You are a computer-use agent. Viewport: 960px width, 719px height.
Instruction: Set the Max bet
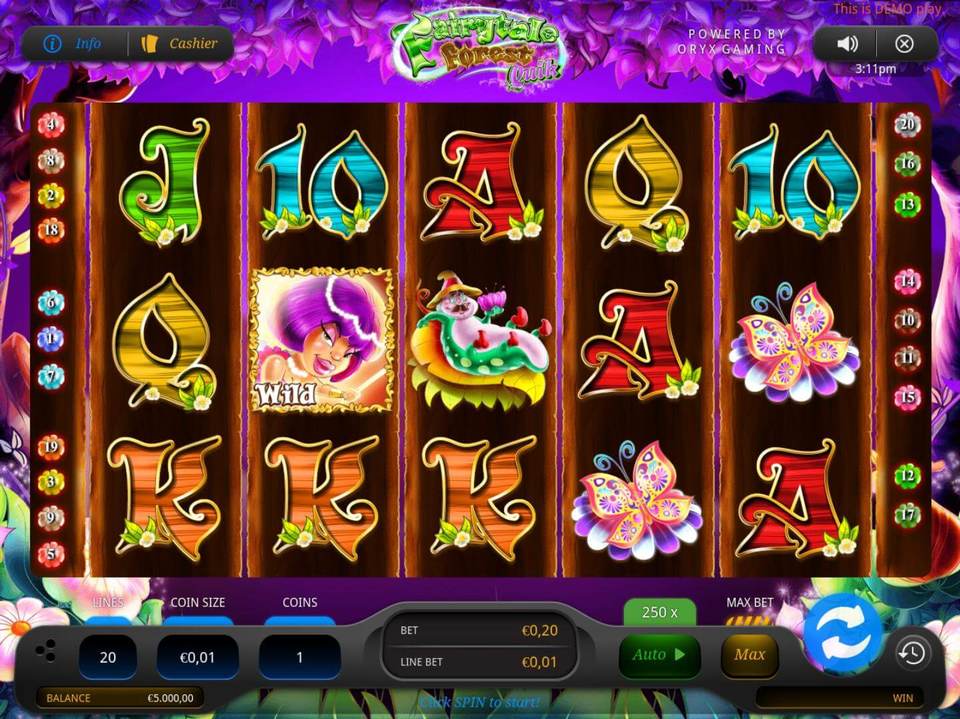749,656
